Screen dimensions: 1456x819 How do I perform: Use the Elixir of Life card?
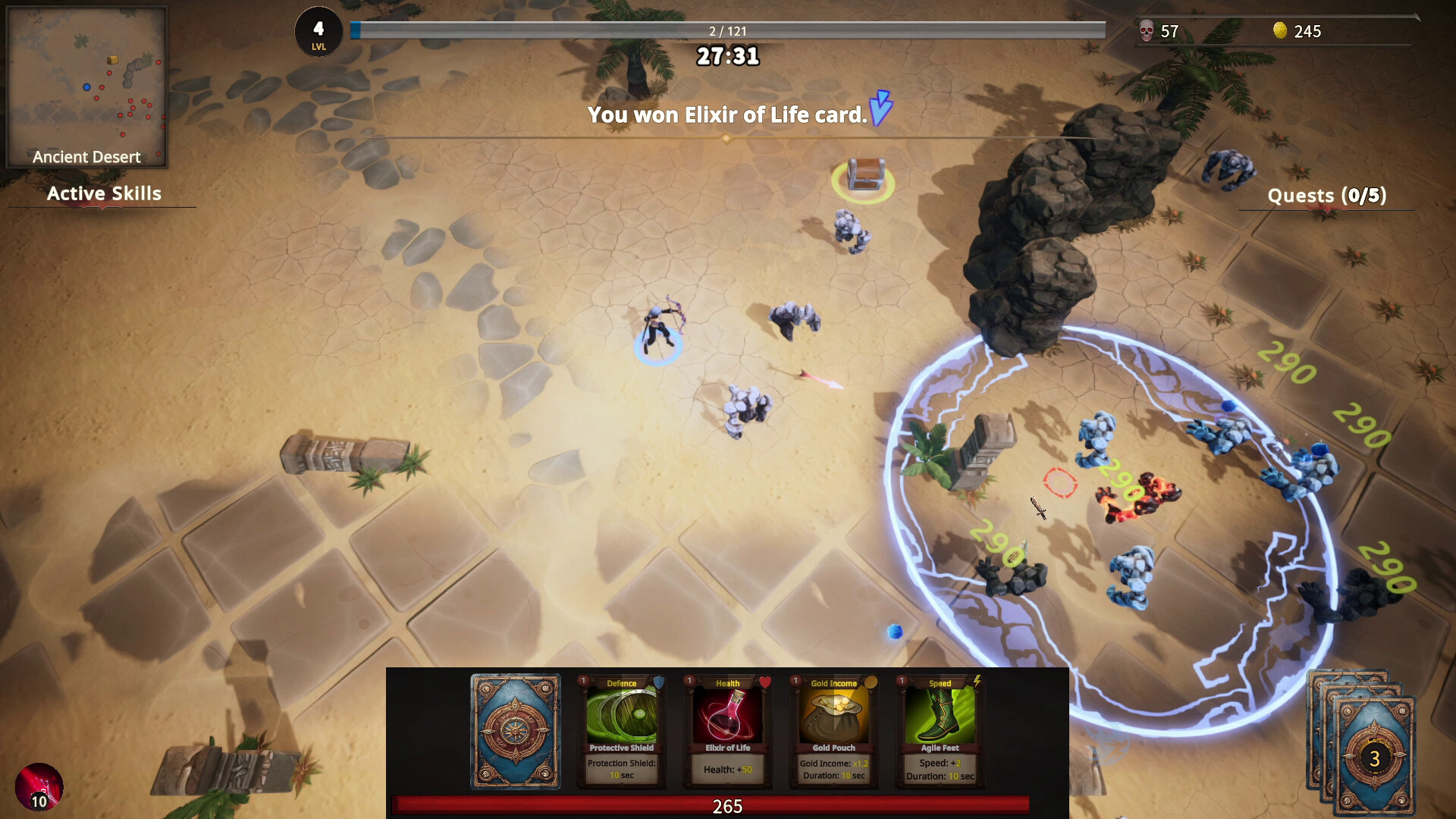(x=727, y=730)
